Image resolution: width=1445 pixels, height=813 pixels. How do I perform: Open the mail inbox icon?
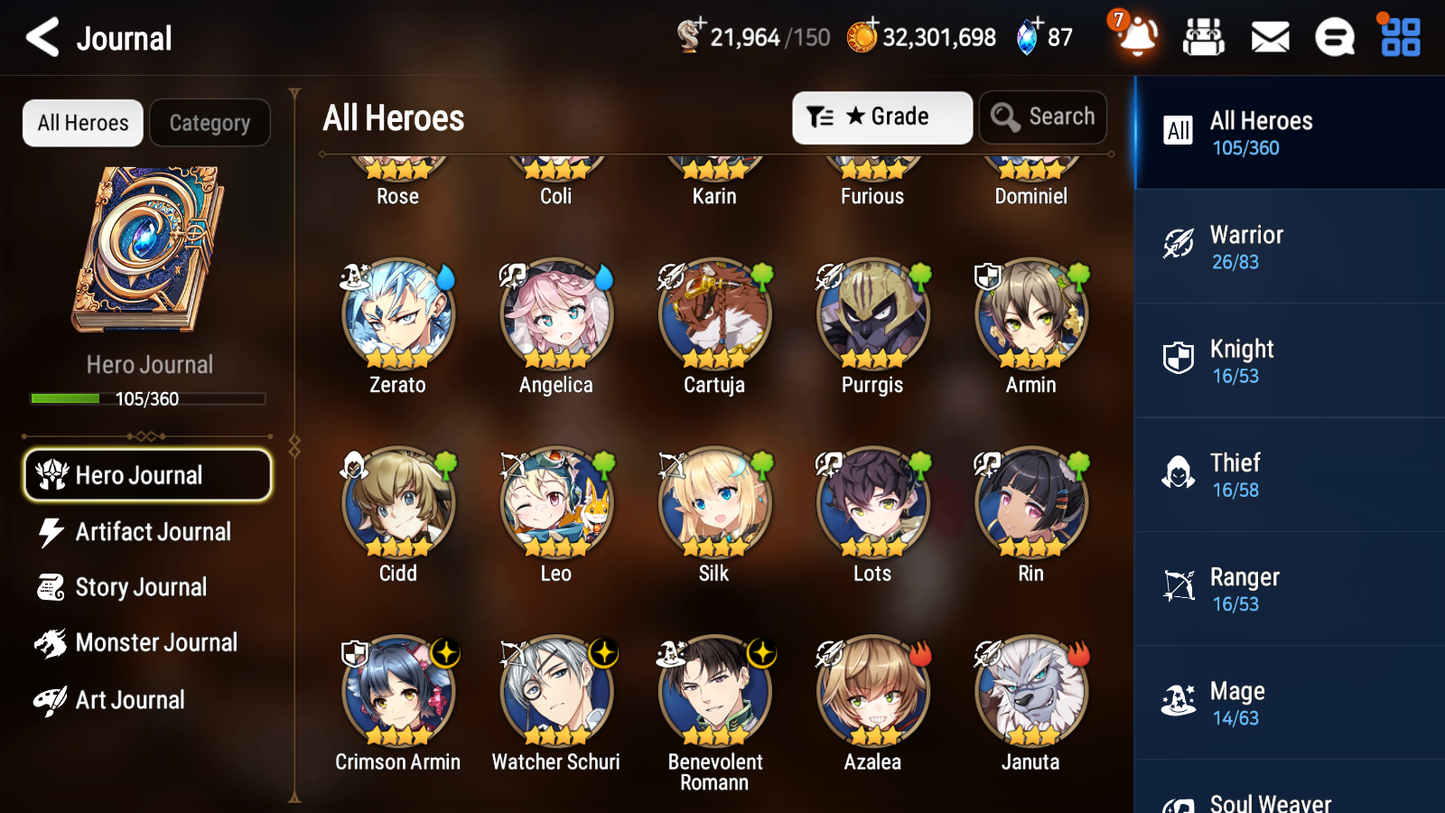tap(1269, 36)
